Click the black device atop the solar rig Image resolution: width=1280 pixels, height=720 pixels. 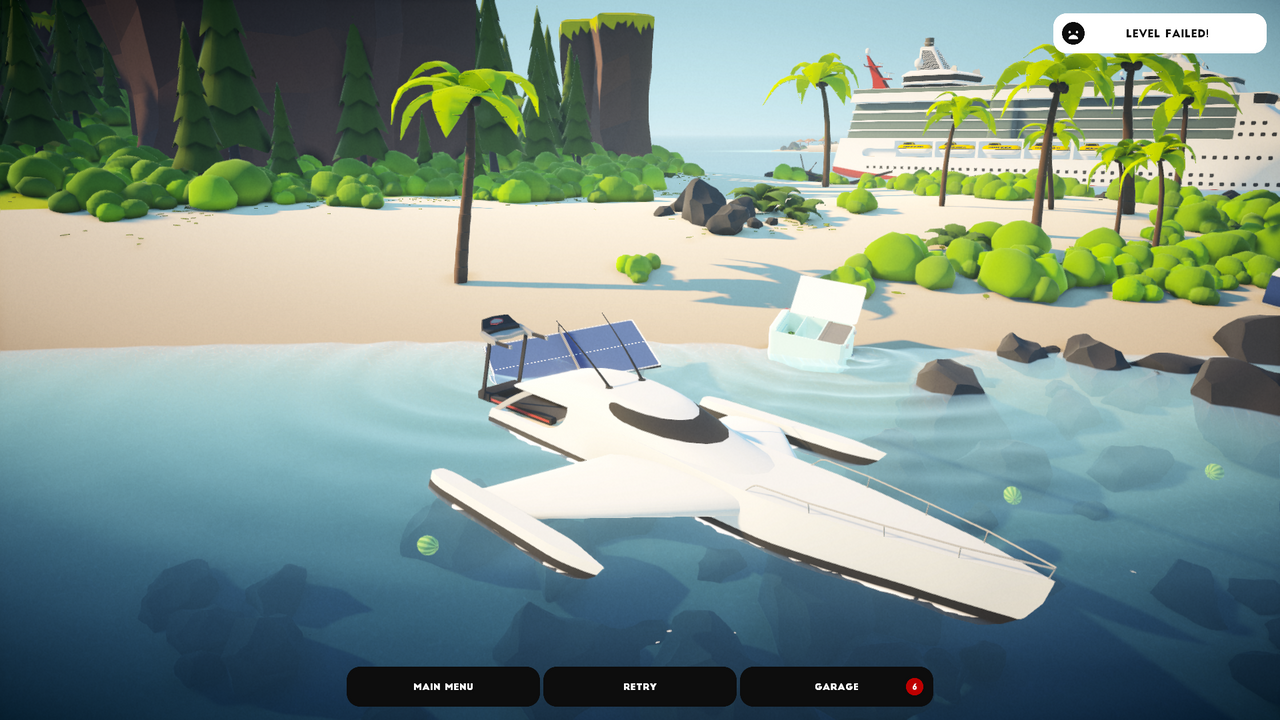(x=497, y=323)
